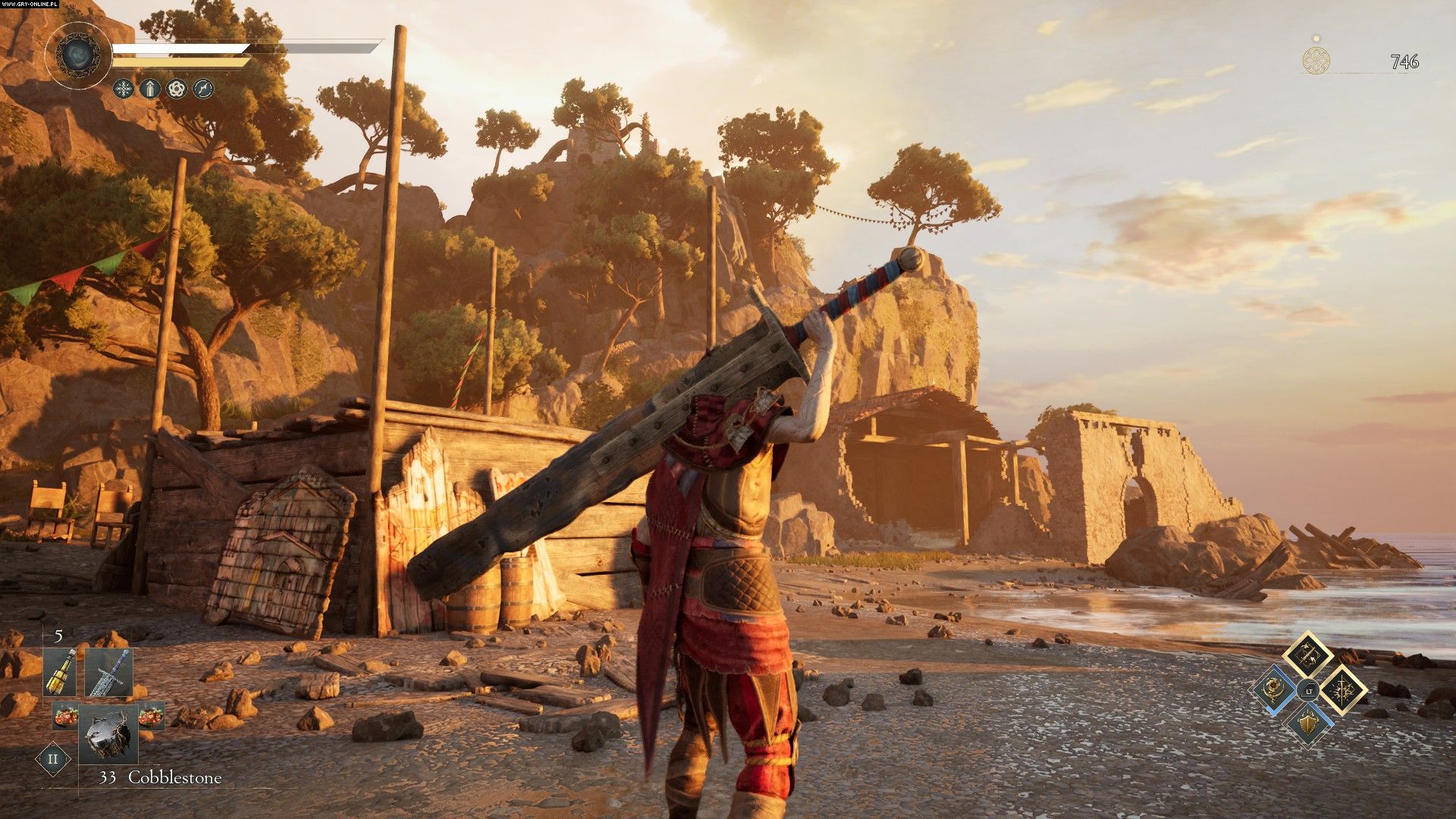The image size is (1456, 819).
Task: Click the diamond stance II indicator
Action: point(53,759)
